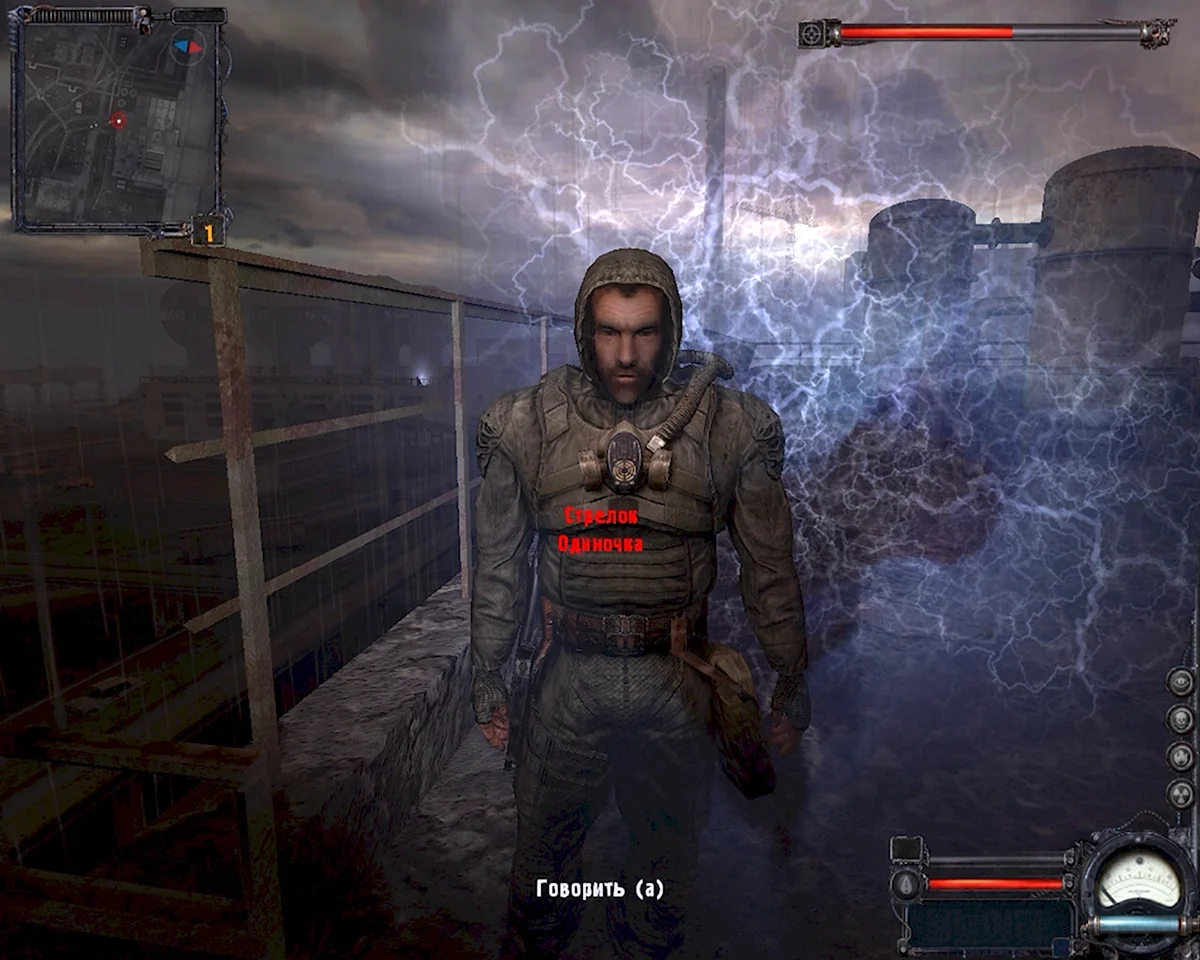Click the orange number 1 badge
The height and width of the screenshot is (960, 1200).
[208, 231]
